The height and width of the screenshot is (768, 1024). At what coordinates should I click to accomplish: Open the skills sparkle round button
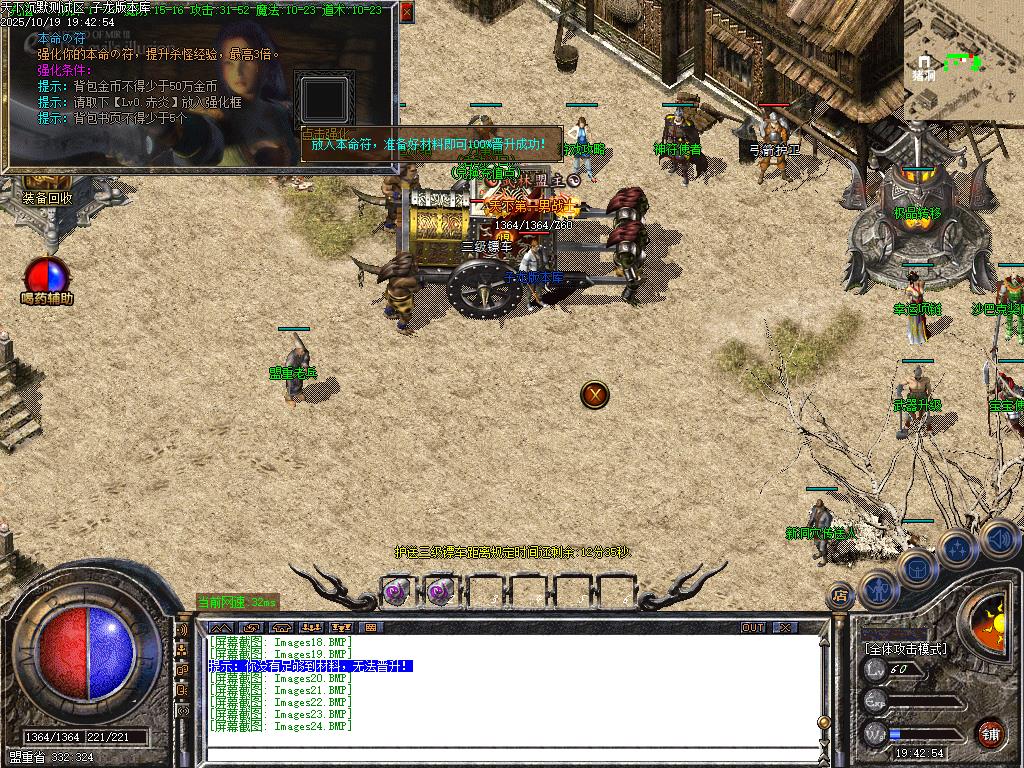pos(957,549)
